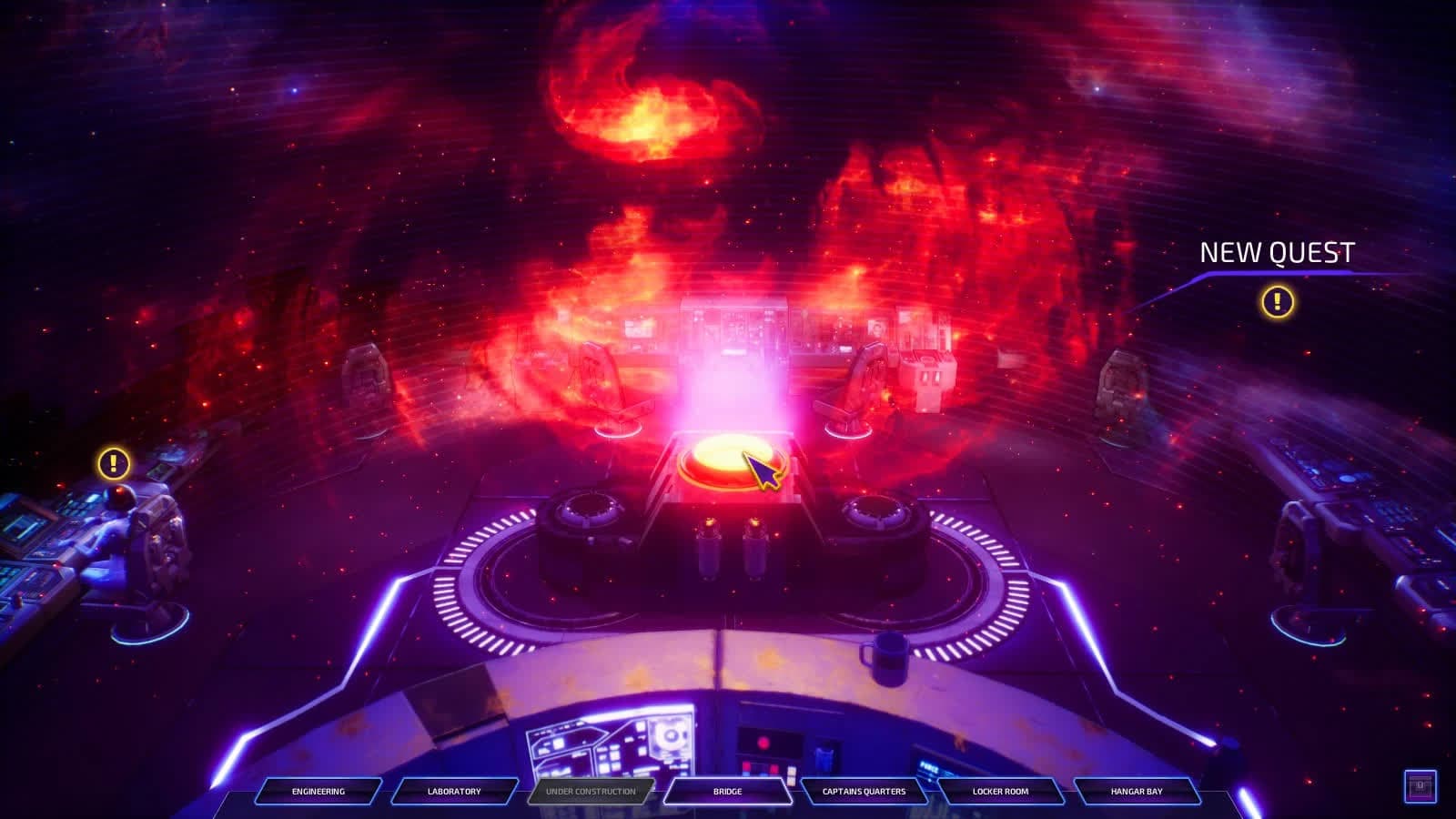The width and height of the screenshot is (1456, 819).
Task: Go to the Engineering room
Action: click(318, 791)
